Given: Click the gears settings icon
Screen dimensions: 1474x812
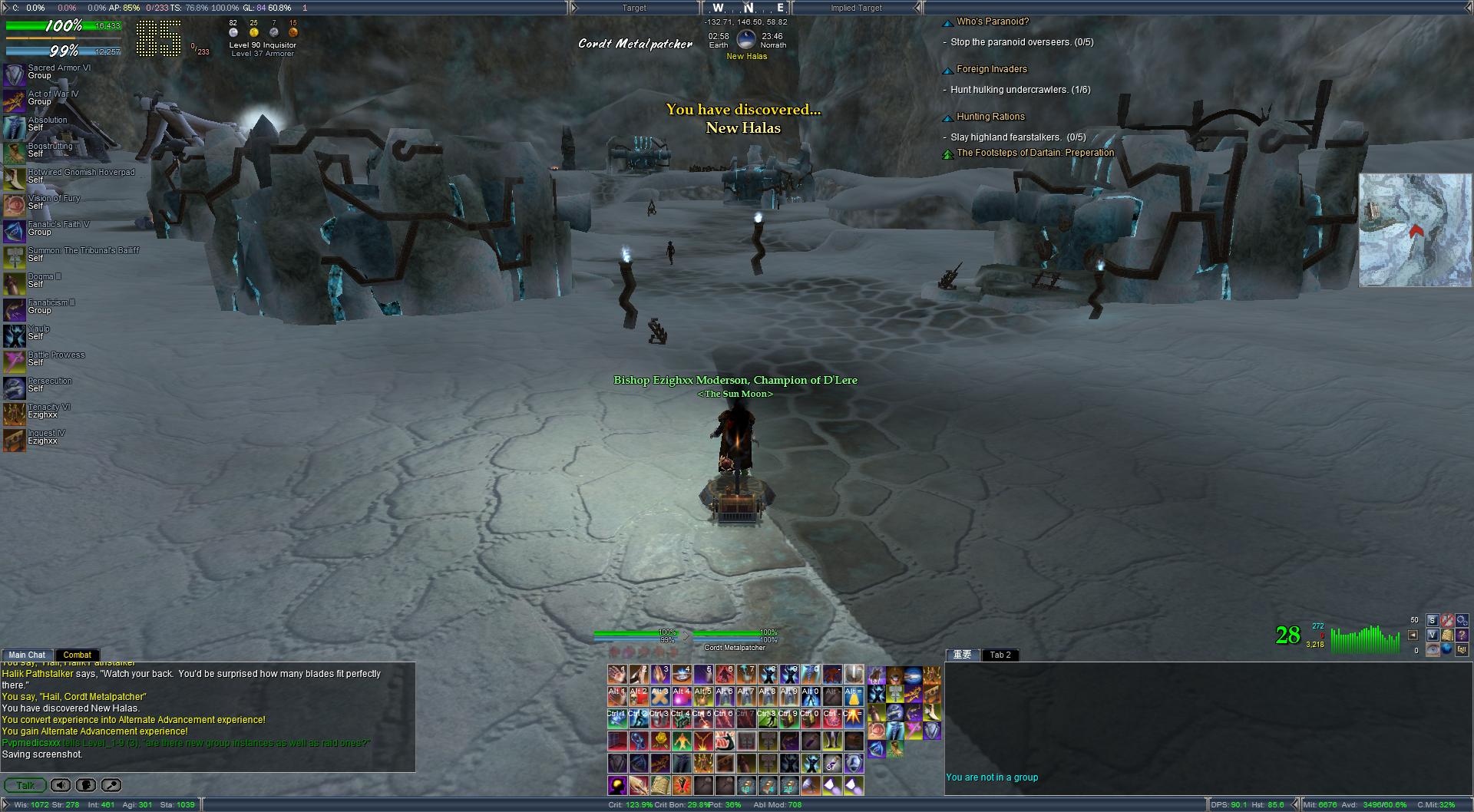Looking at the screenshot, I should [x=1461, y=620].
